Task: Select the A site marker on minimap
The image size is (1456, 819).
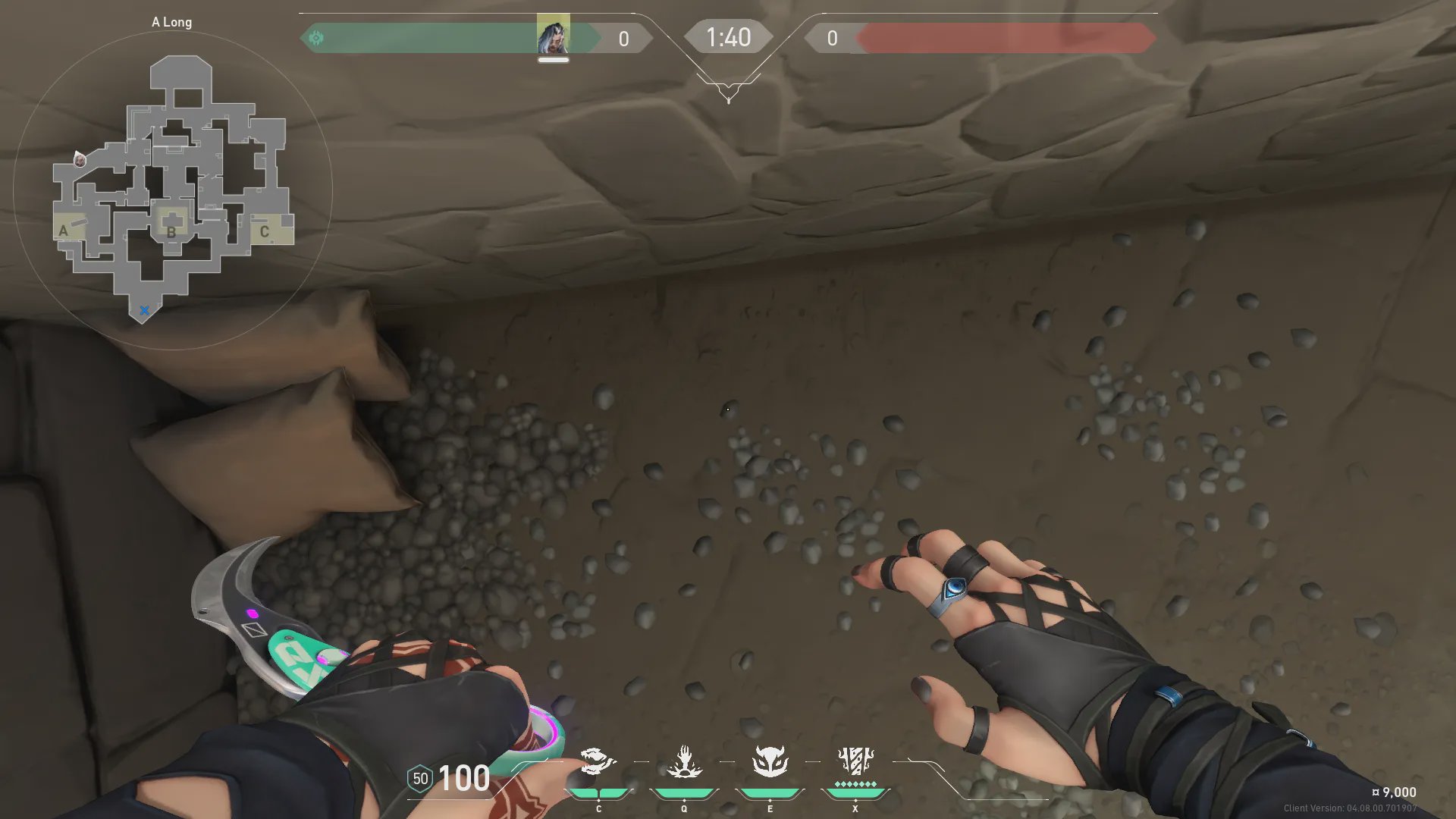Action: click(64, 231)
